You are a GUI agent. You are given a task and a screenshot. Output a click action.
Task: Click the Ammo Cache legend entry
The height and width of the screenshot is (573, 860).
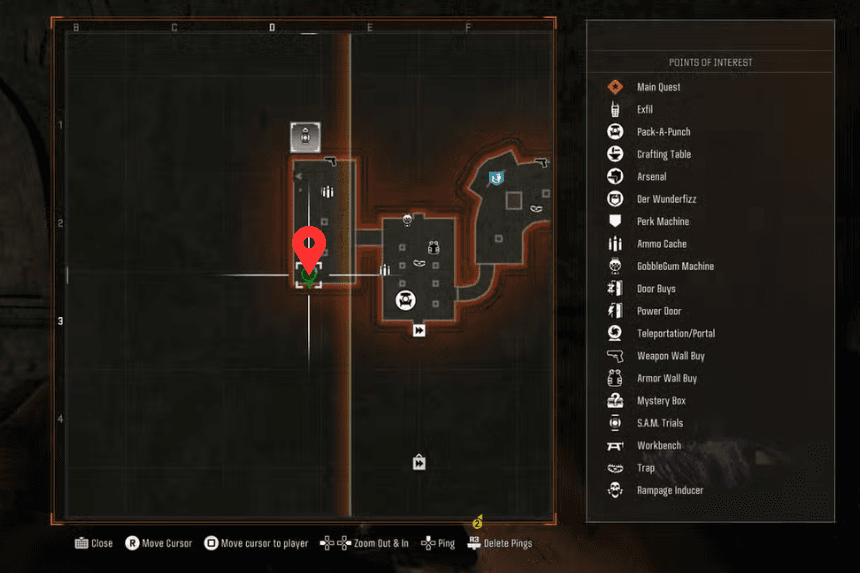point(661,244)
